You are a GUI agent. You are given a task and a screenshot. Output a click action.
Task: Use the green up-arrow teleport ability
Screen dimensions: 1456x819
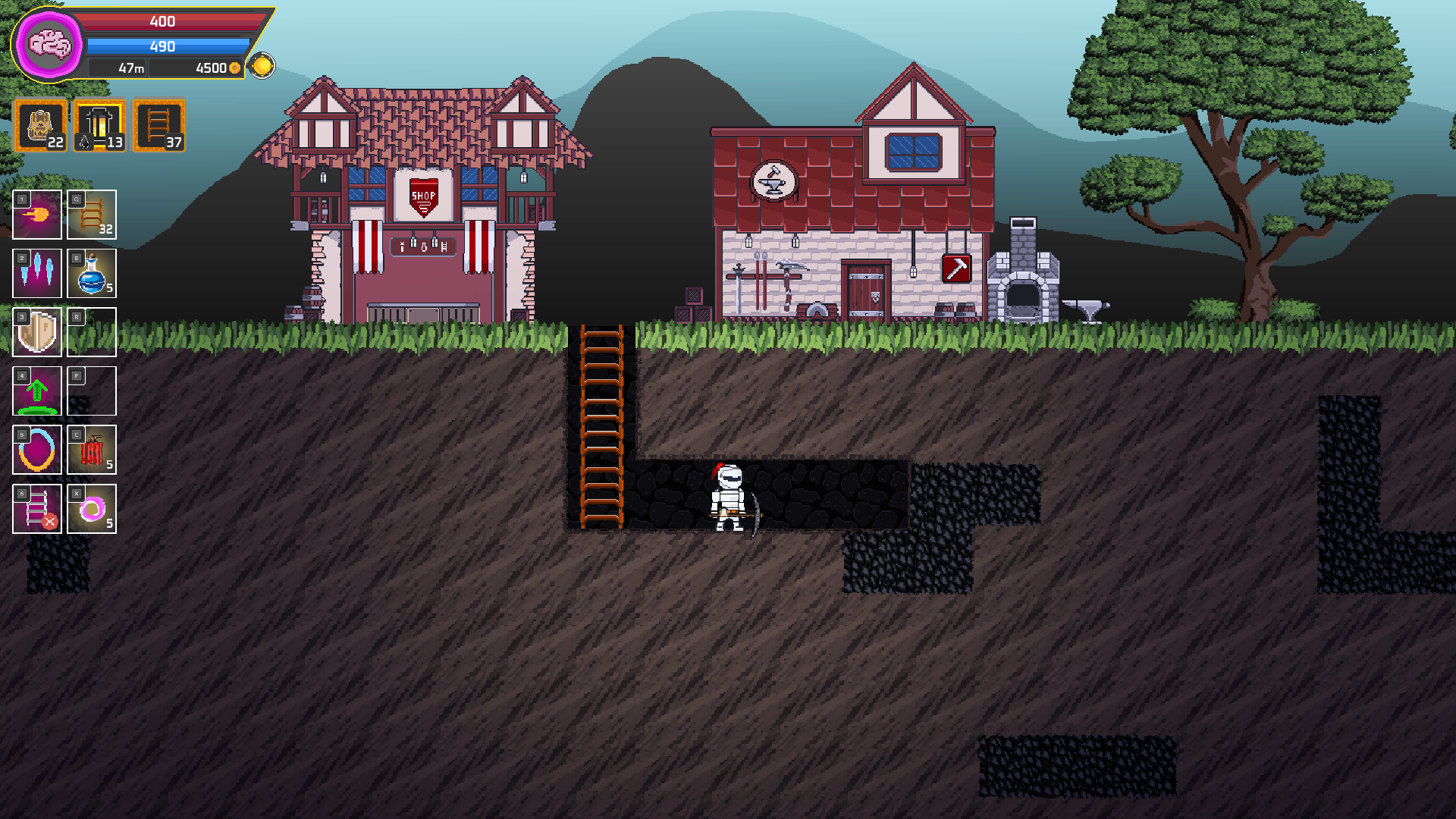tap(37, 391)
